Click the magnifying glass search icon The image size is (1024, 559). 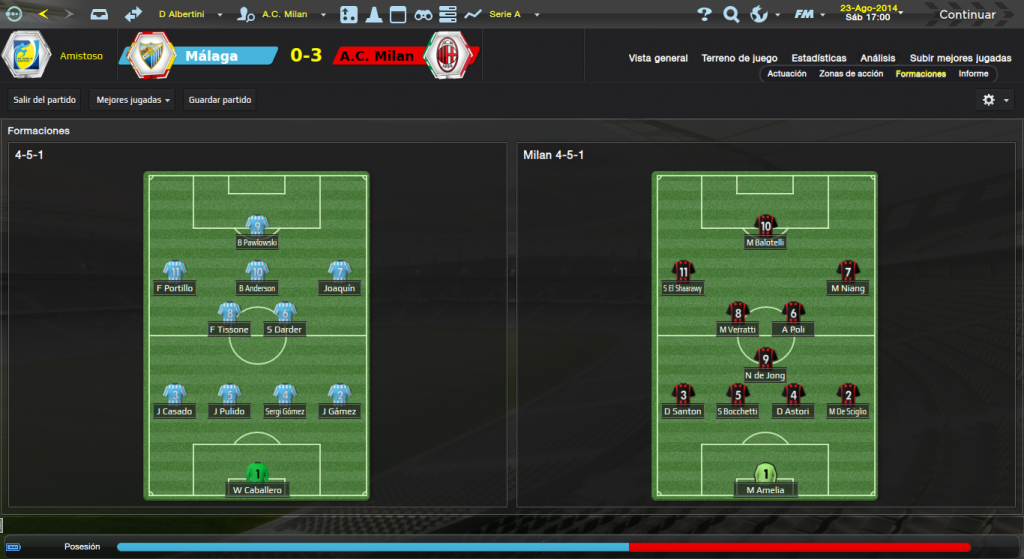coord(731,15)
